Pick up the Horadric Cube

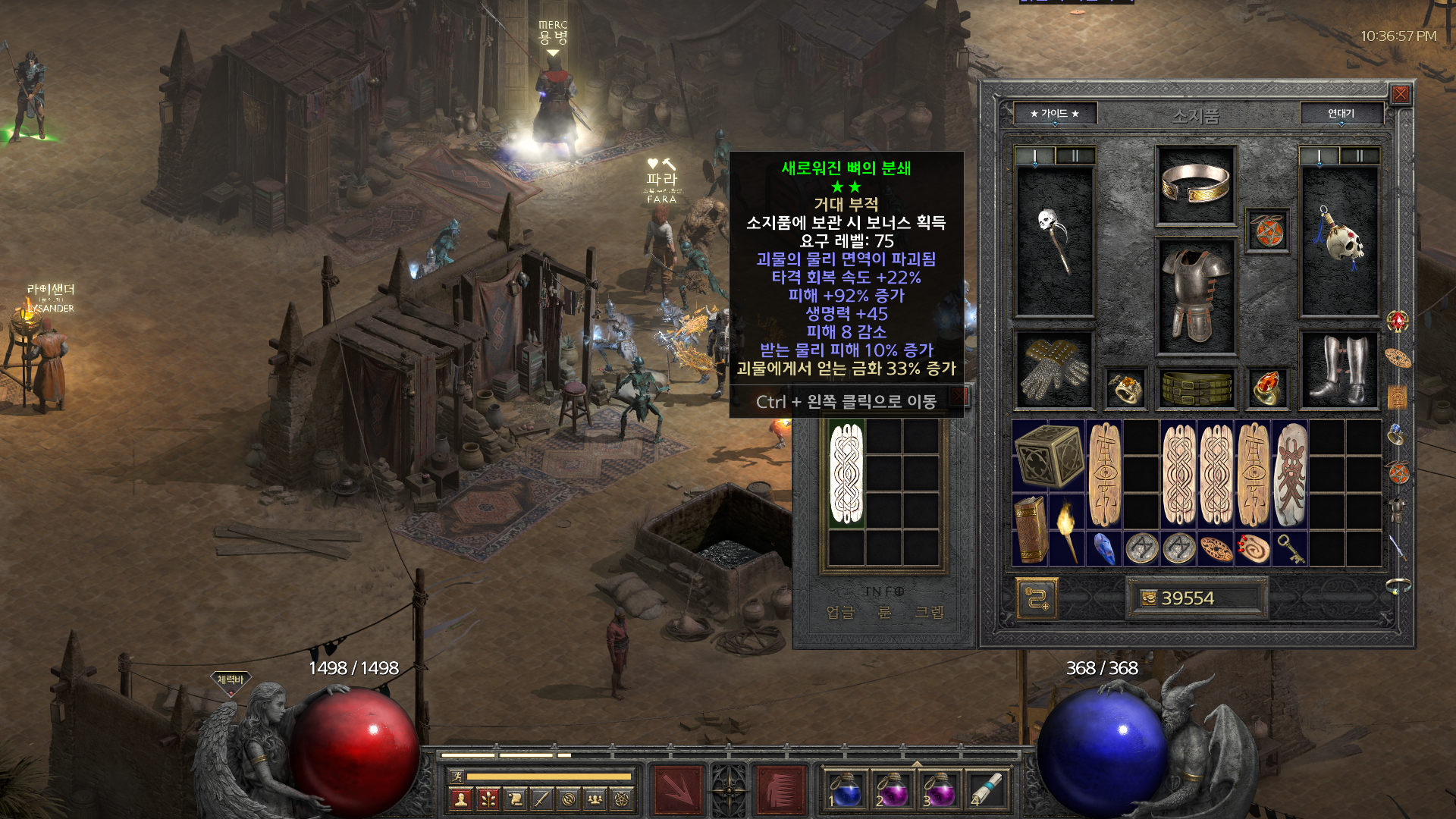coord(1049,455)
